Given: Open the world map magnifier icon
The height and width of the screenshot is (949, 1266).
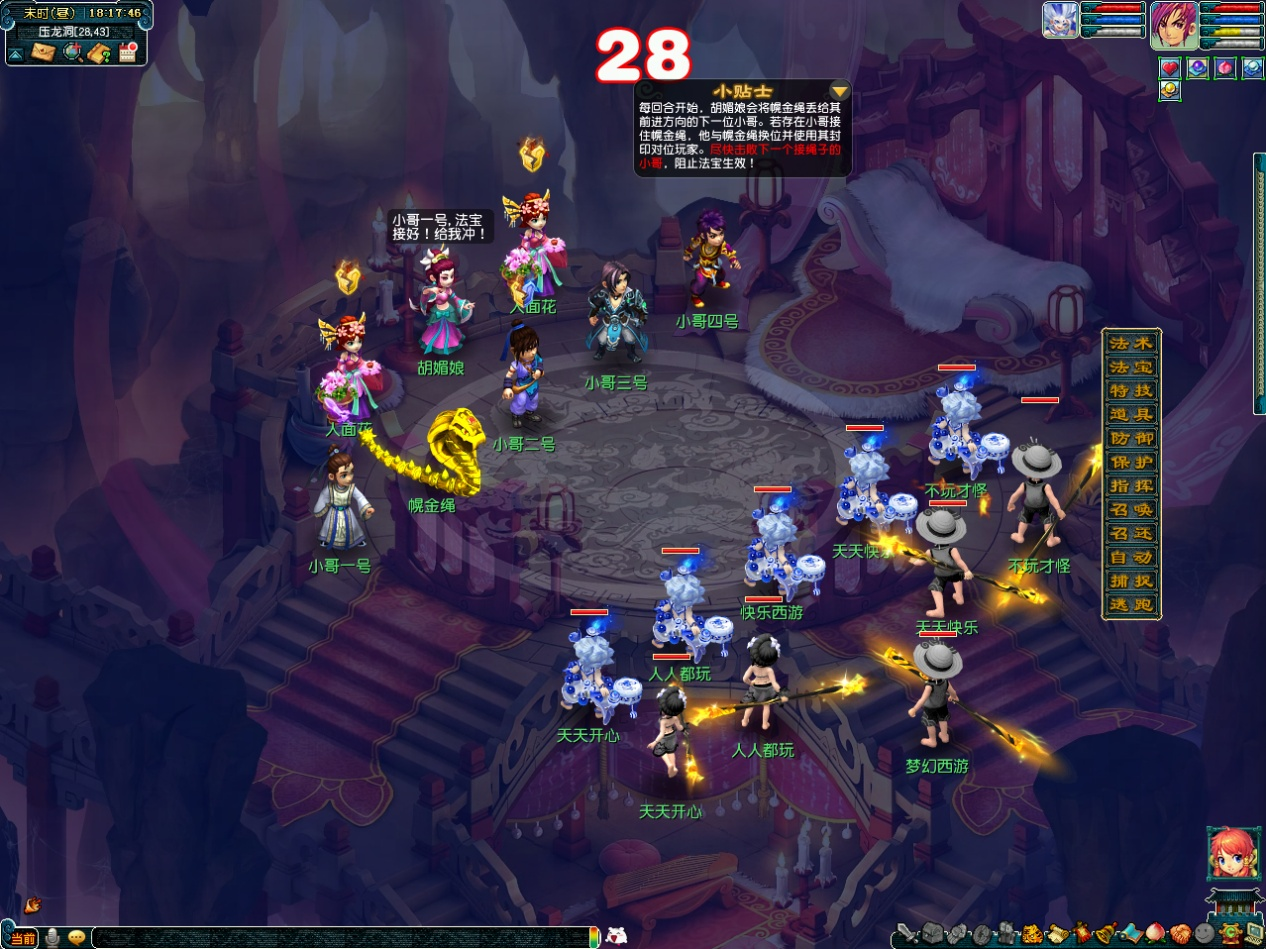Looking at the screenshot, I should [x=71, y=52].
